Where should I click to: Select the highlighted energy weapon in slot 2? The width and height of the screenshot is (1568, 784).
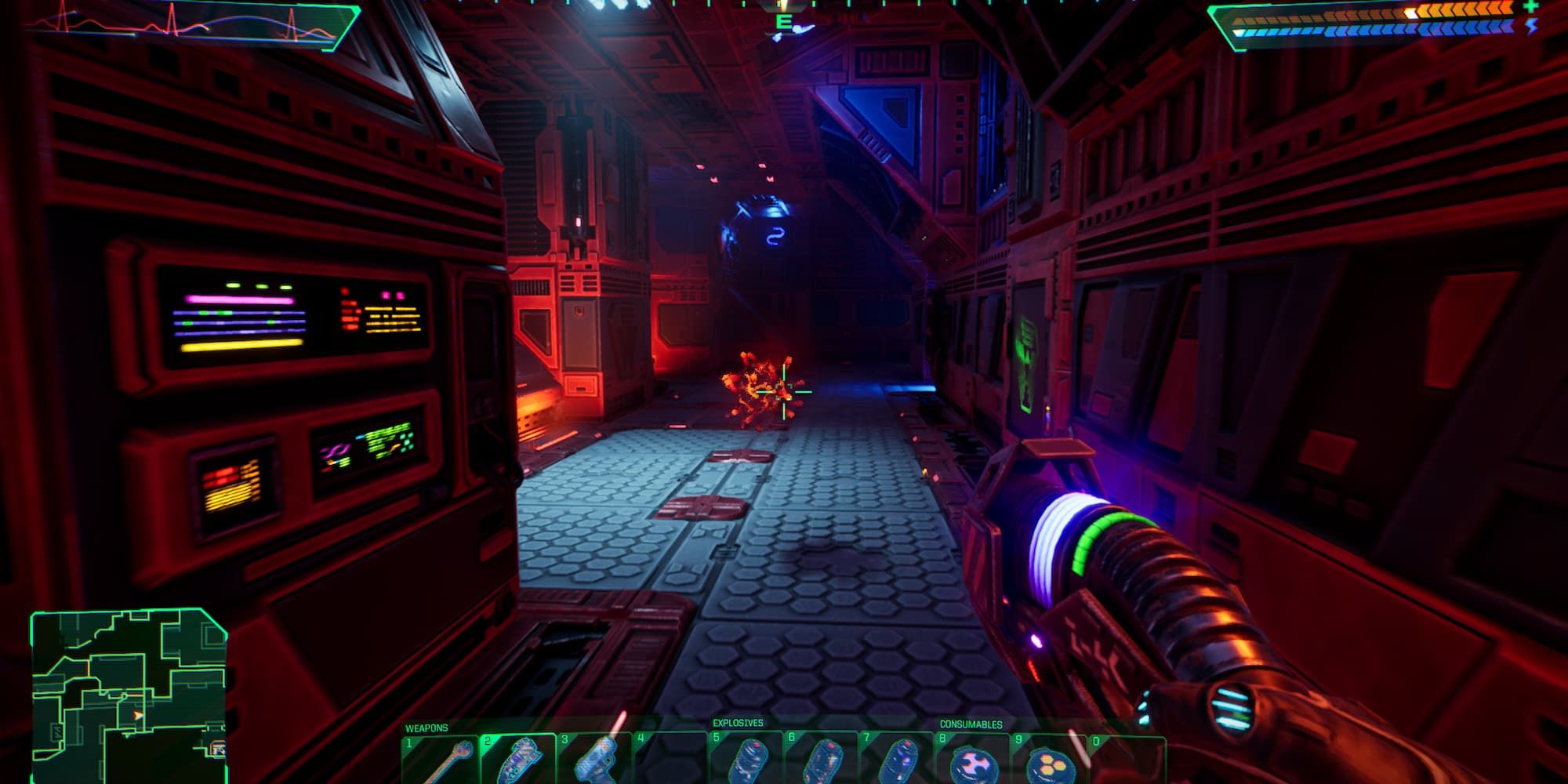517,760
